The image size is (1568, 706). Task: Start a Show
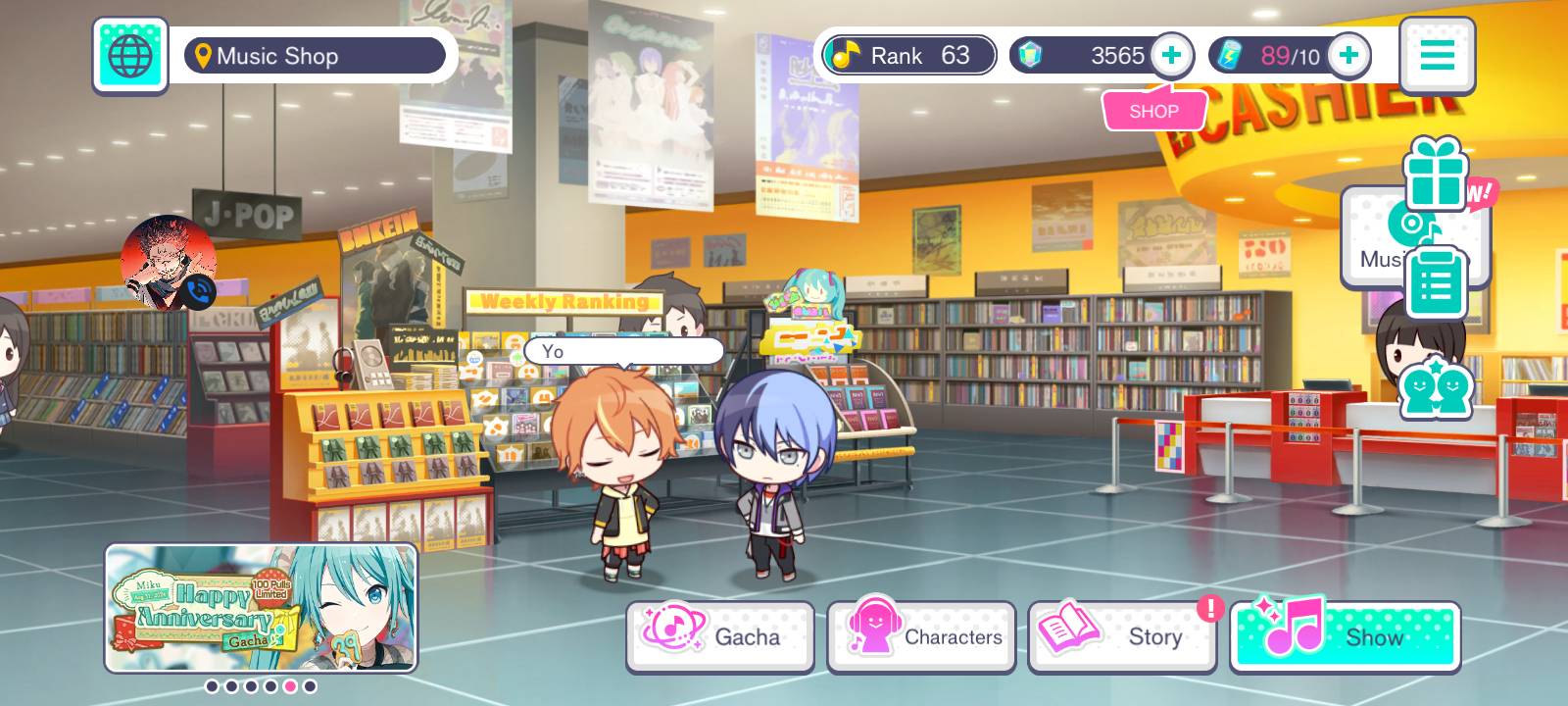point(1345,636)
